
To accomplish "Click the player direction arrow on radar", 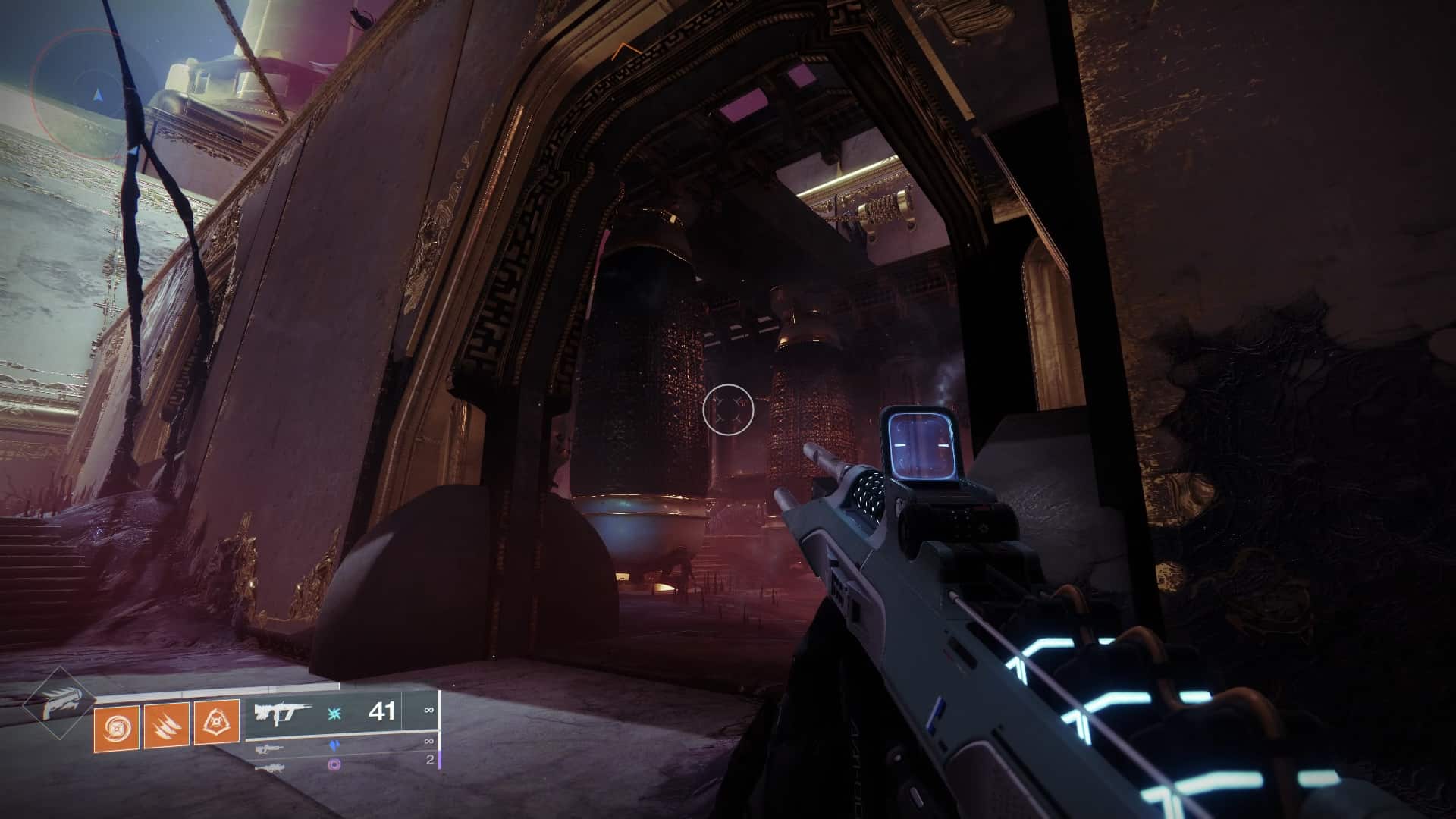I will pyautogui.click(x=96, y=96).
